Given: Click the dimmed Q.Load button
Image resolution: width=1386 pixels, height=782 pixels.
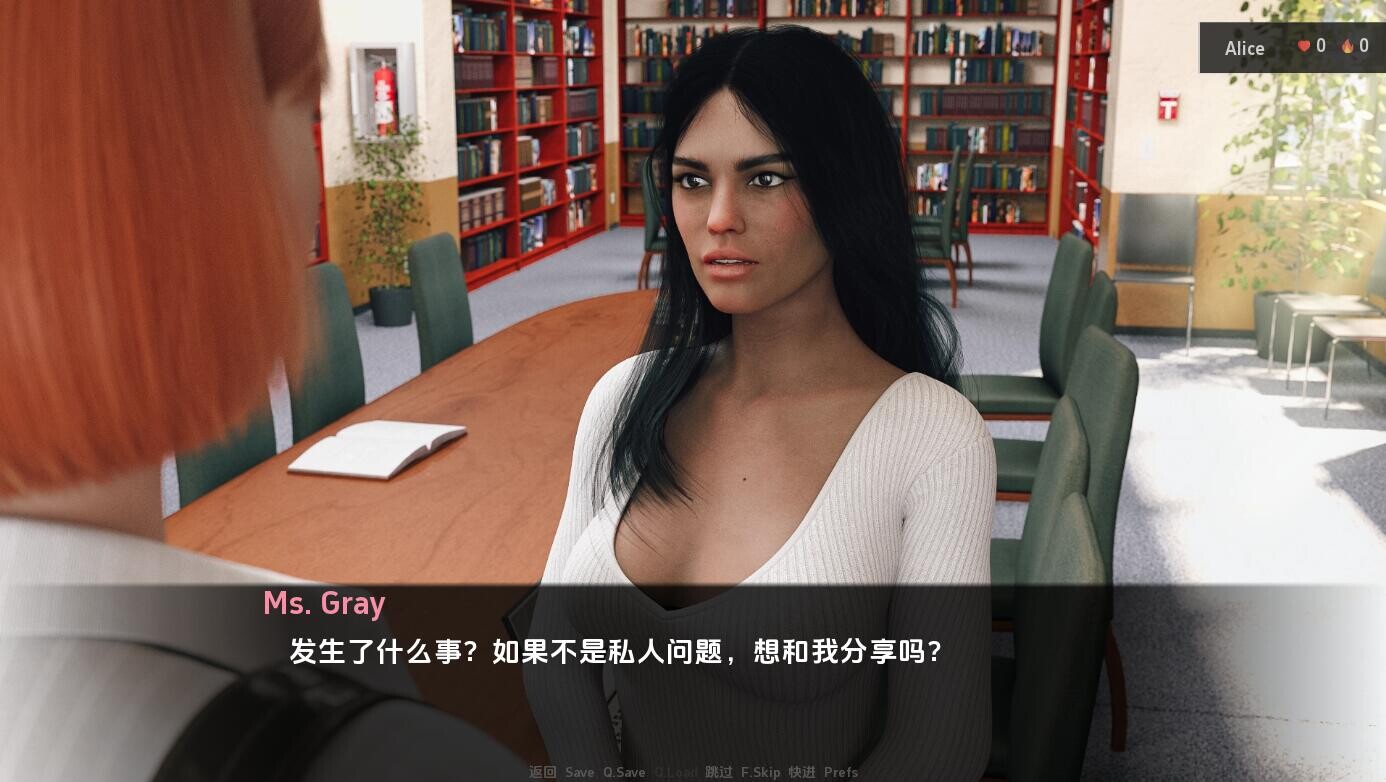Looking at the screenshot, I should (676, 772).
